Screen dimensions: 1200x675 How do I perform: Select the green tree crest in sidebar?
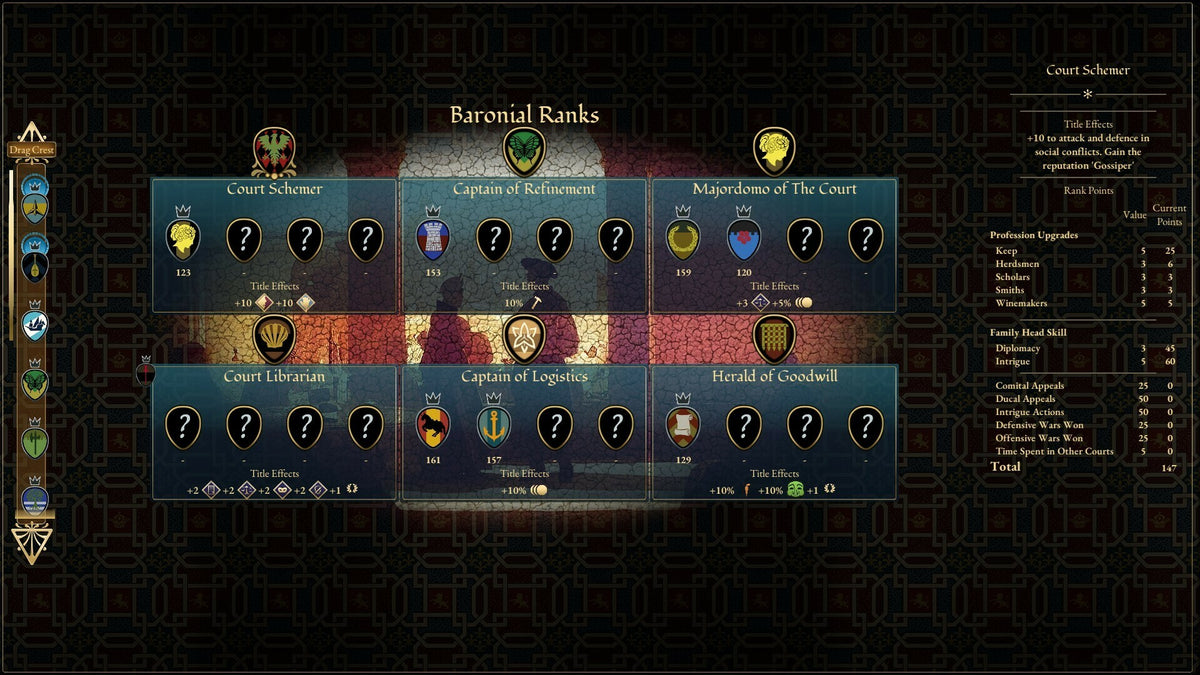35,442
